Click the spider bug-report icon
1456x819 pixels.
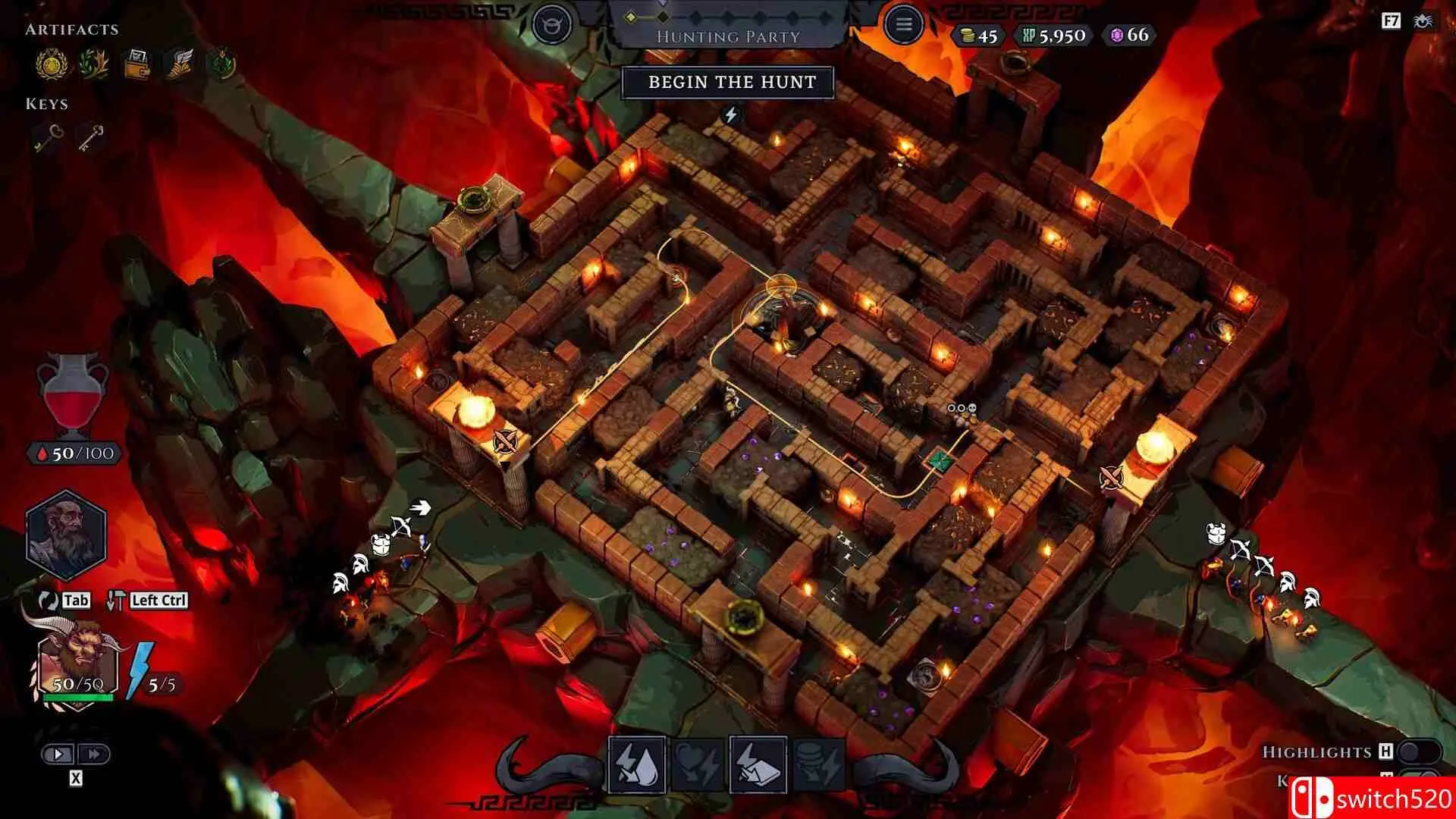[x=1423, y=21]
